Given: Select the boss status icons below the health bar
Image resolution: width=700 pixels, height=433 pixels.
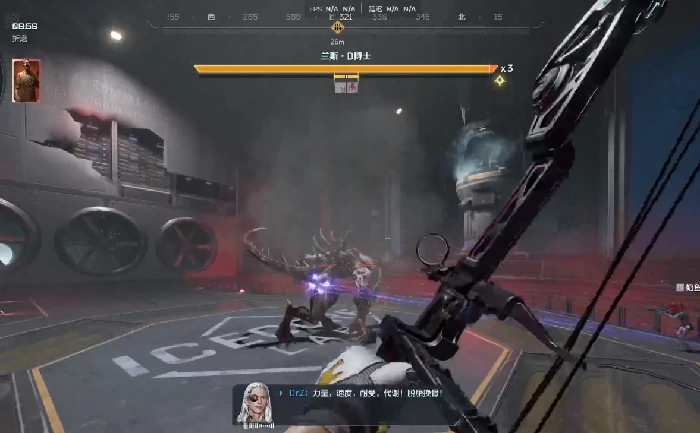Looking at the screenshot, I should pos(346,87).
